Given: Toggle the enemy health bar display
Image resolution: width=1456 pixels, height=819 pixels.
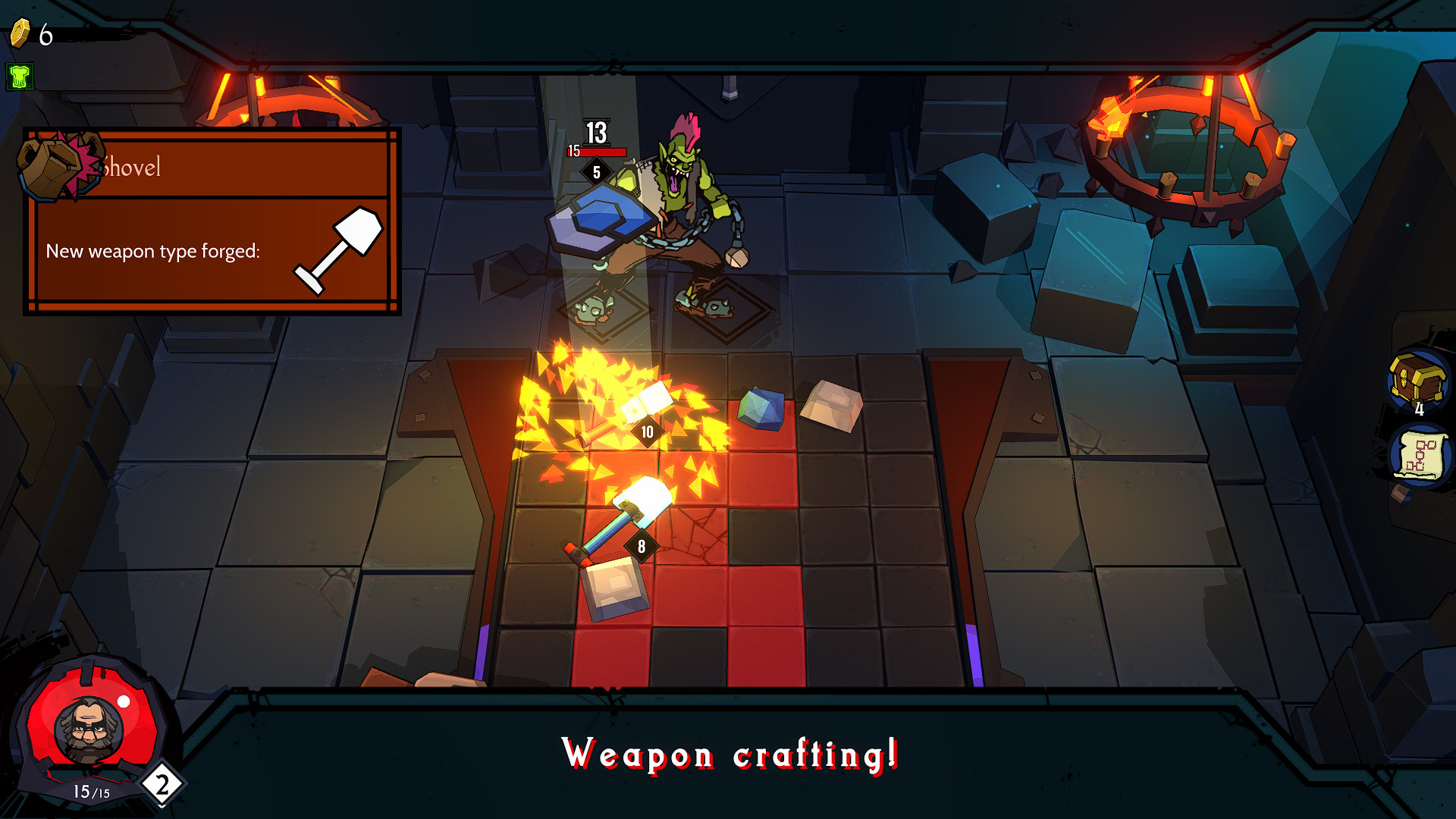Looking at the screenshot, I should pyautogui.click(x=599, y=151).
